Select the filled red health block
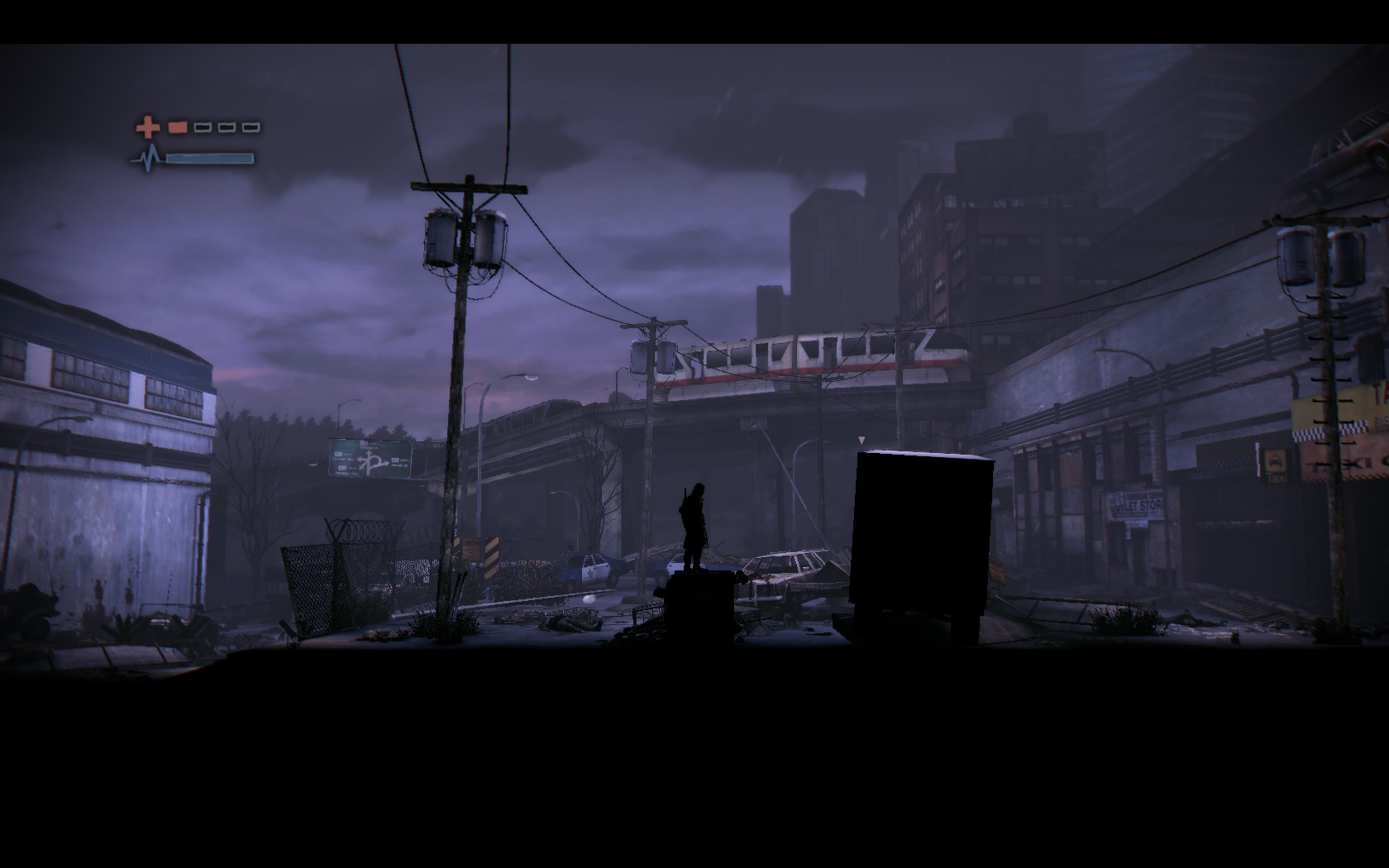This screenshot has width=1389, height=868. (x=177, y=127)
